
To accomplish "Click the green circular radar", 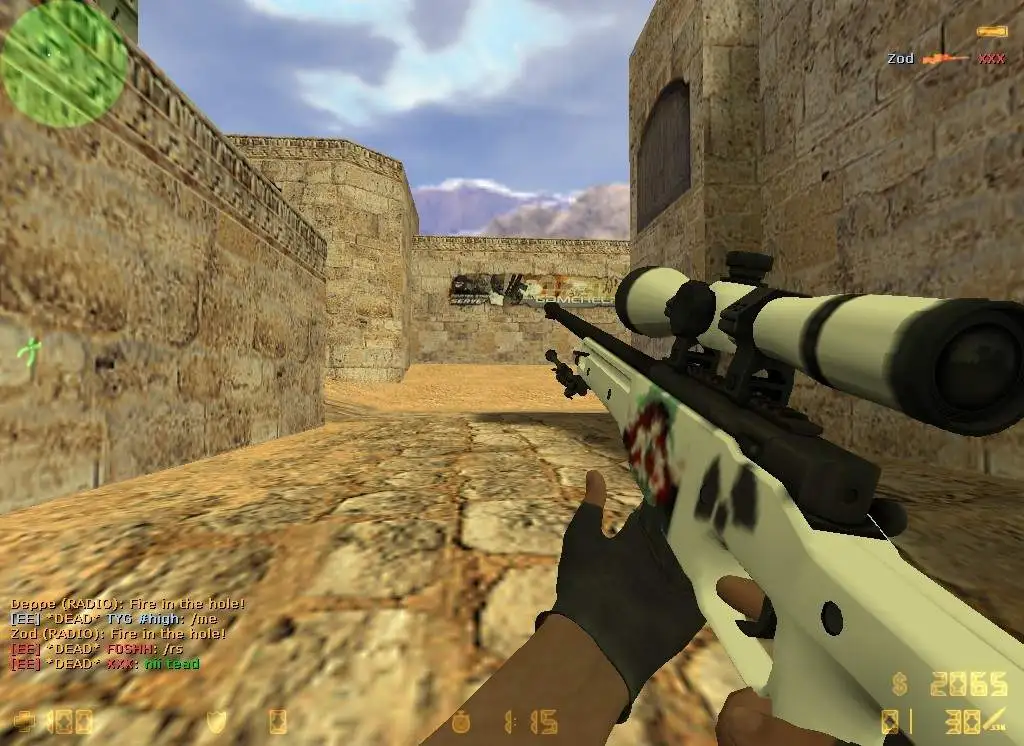I will point(64,64).
